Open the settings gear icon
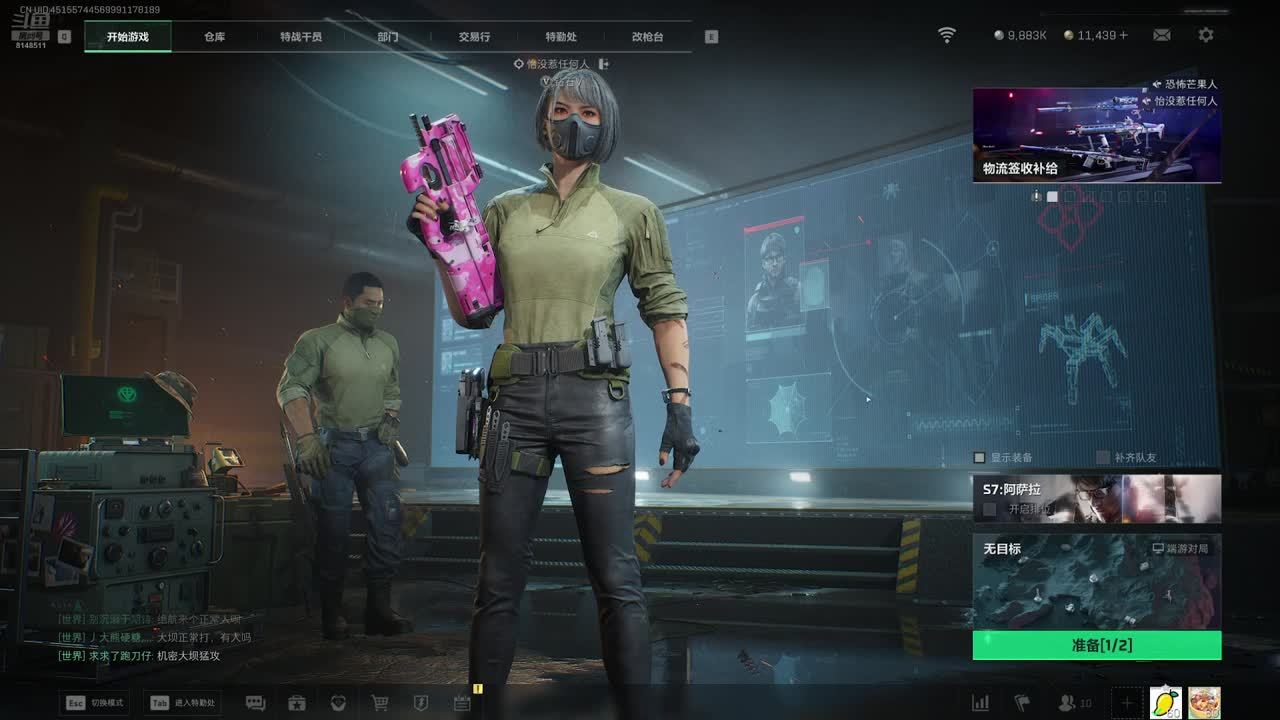Image resolution: width=1280 pixels, height=720 pixels. (1206, 35)
